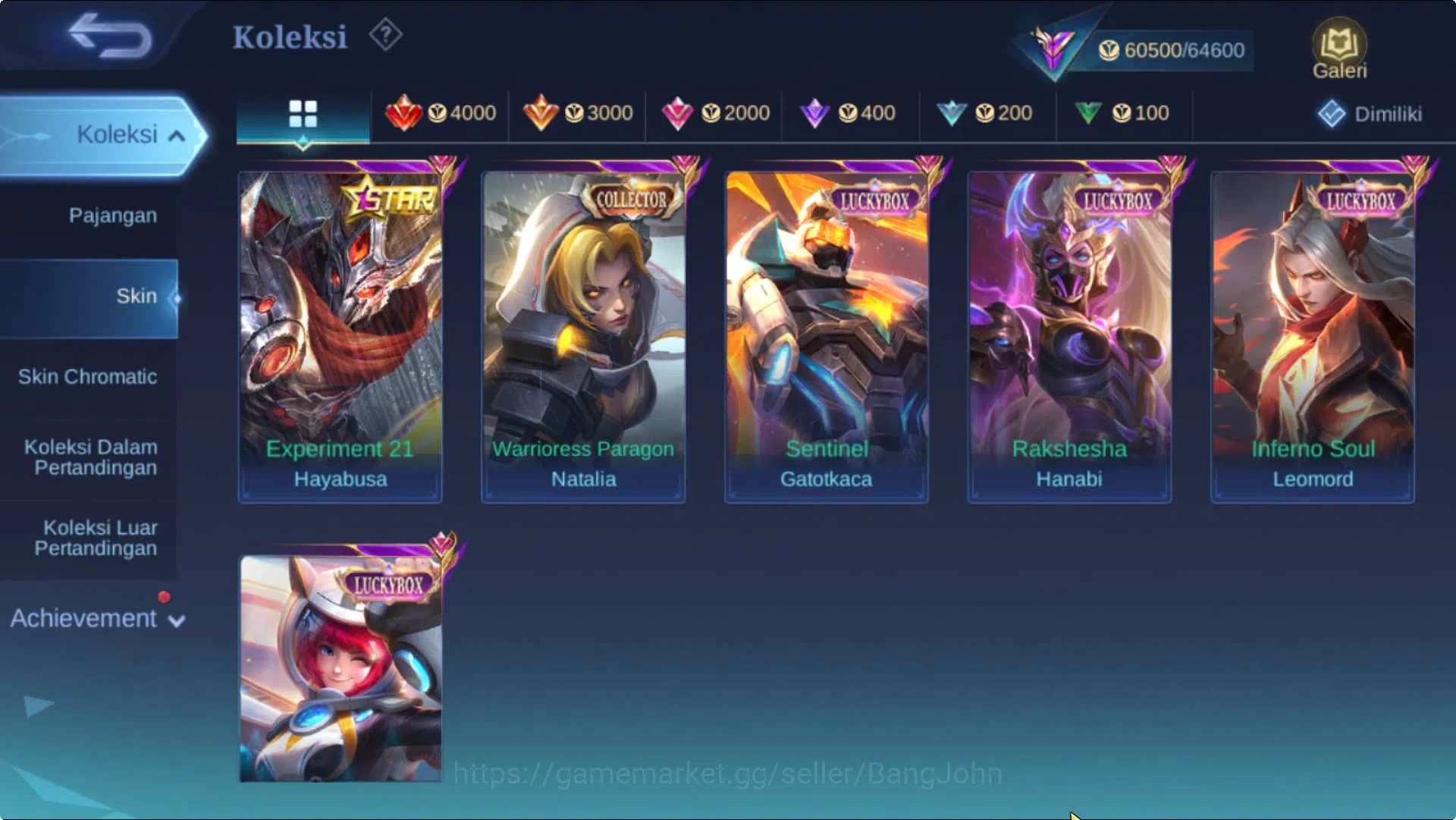Image resolution: width=1456 pixels, height=820 pixels.
Task: Click the help icon next to Koleksi title
Action: 385,35
